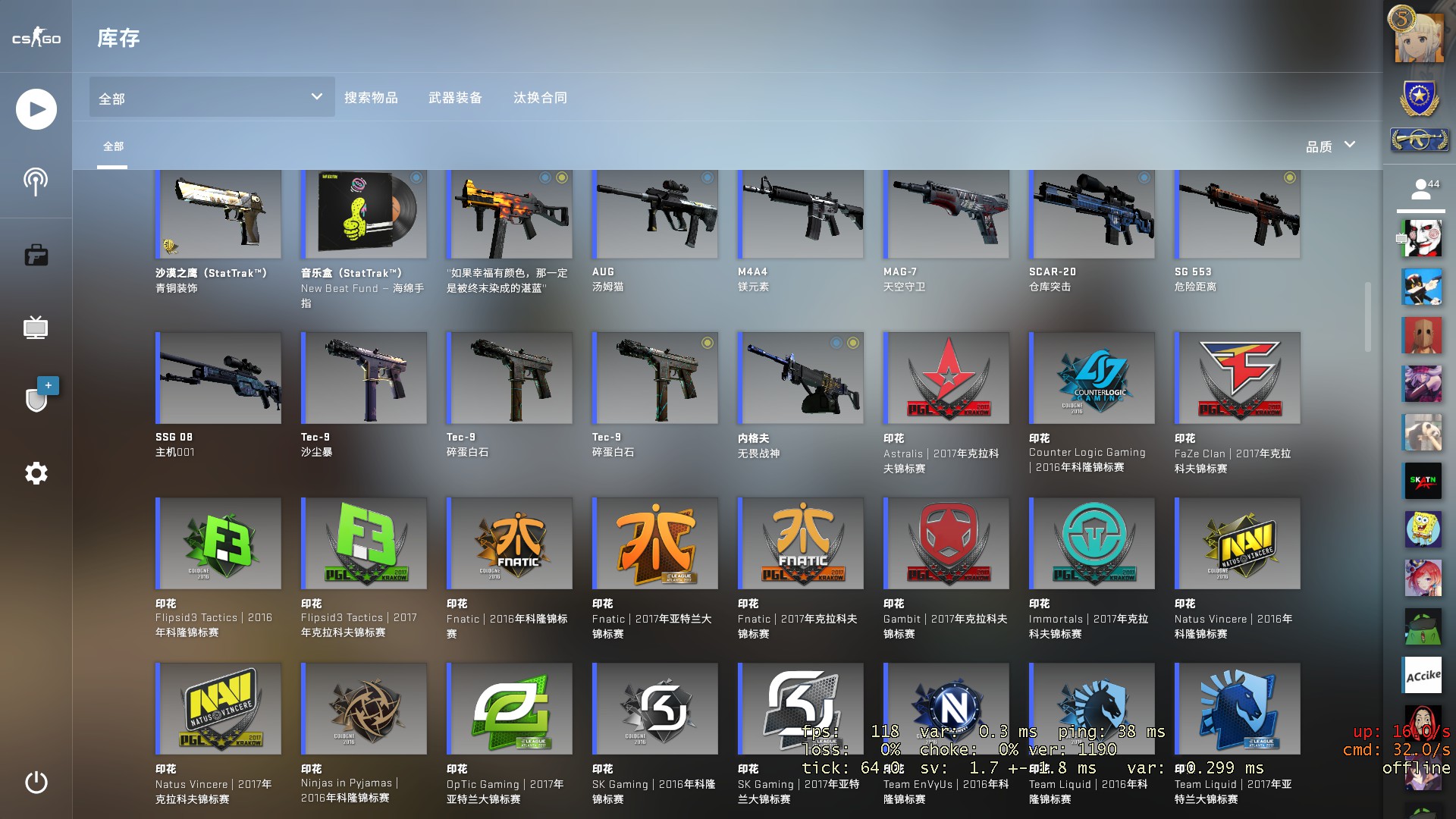
Task: Open the ACcike friend avatar
Action: point(1423,675)
